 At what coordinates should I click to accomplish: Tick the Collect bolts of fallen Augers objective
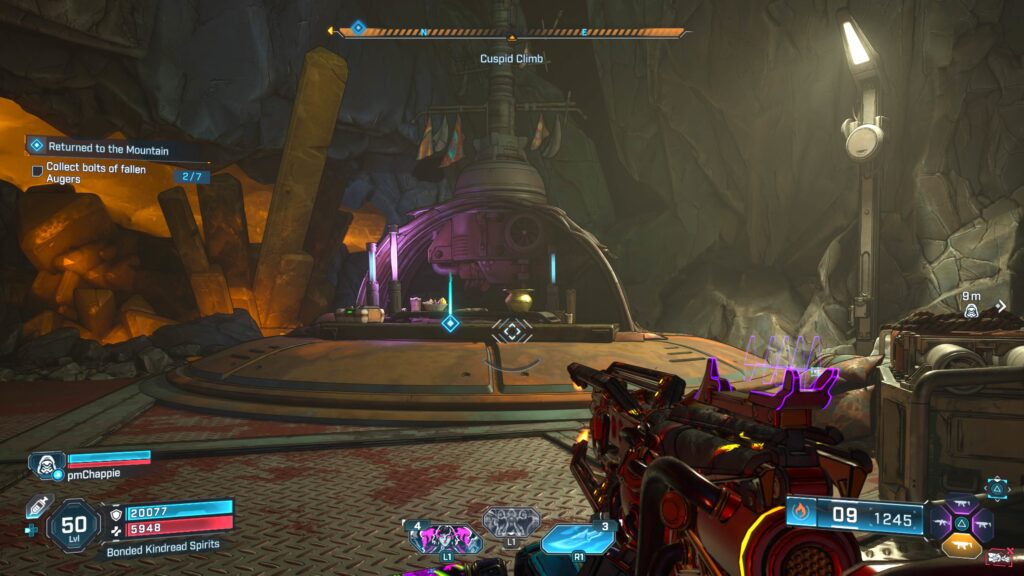(37, 171)
